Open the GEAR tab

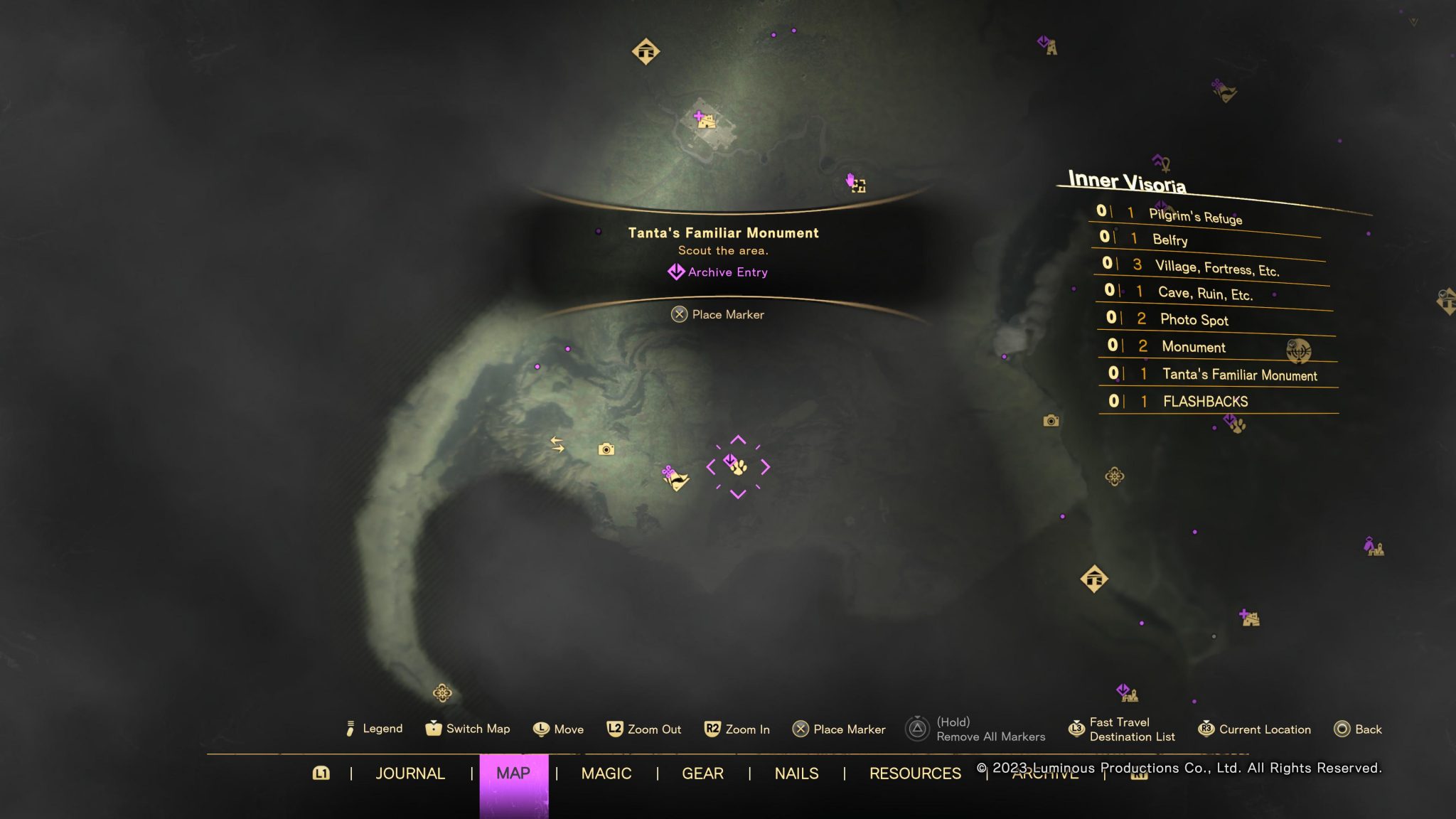click(703, 773)
